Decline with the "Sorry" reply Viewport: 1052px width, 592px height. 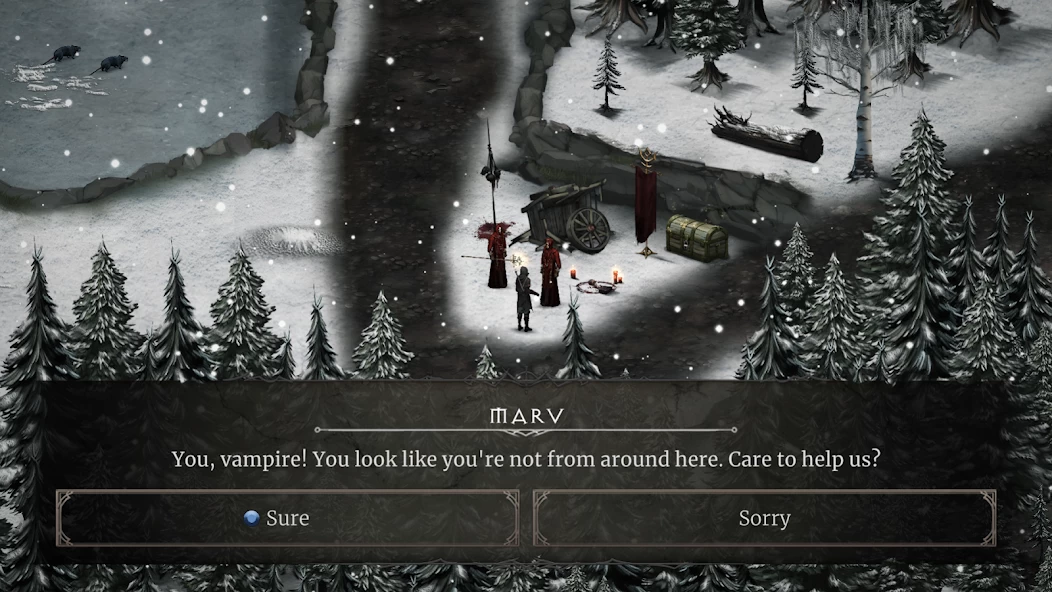[x=764, y=518]
